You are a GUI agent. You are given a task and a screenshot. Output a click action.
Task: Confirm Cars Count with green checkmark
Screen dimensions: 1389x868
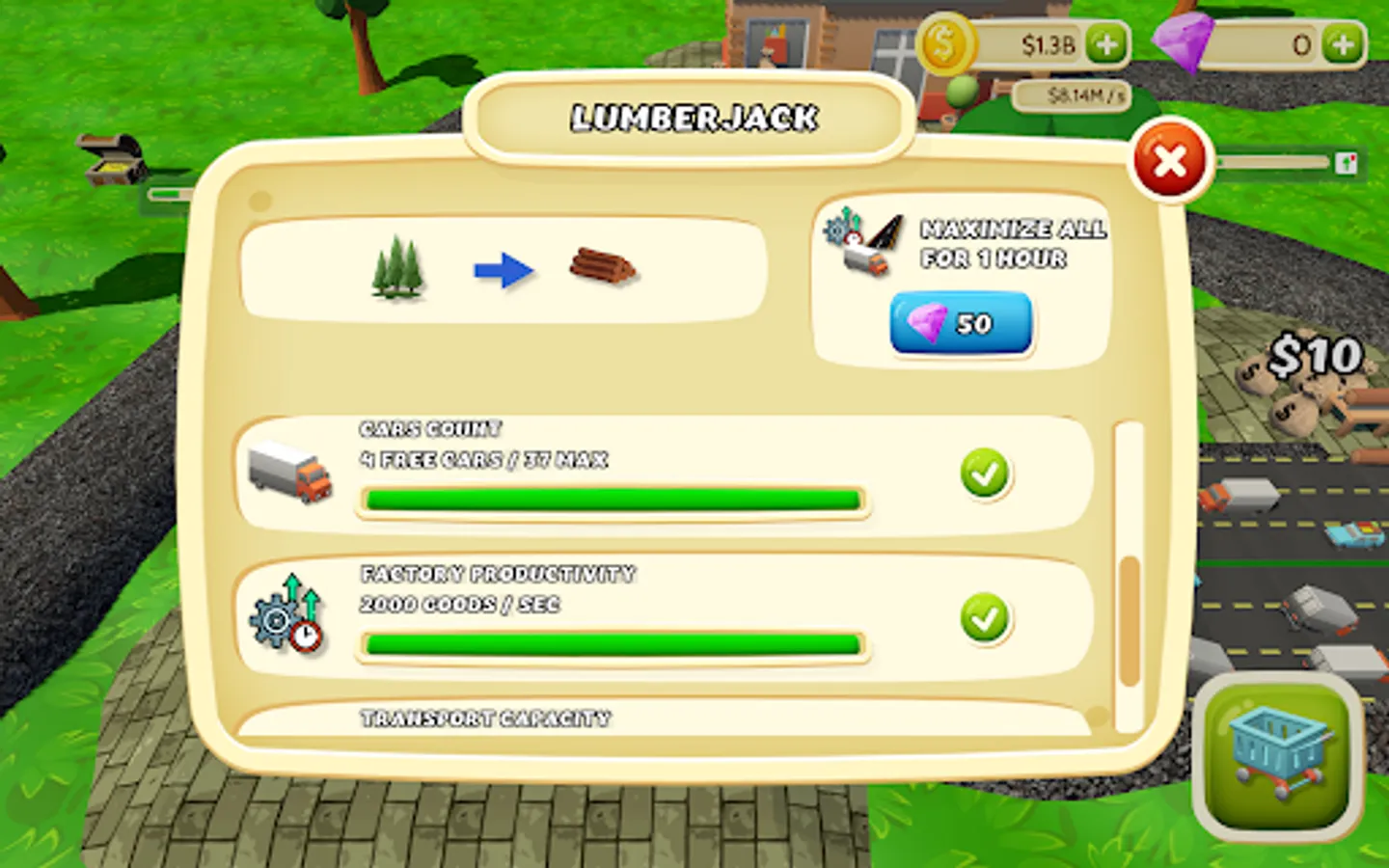pyautogui.click(x=985, y=474)
